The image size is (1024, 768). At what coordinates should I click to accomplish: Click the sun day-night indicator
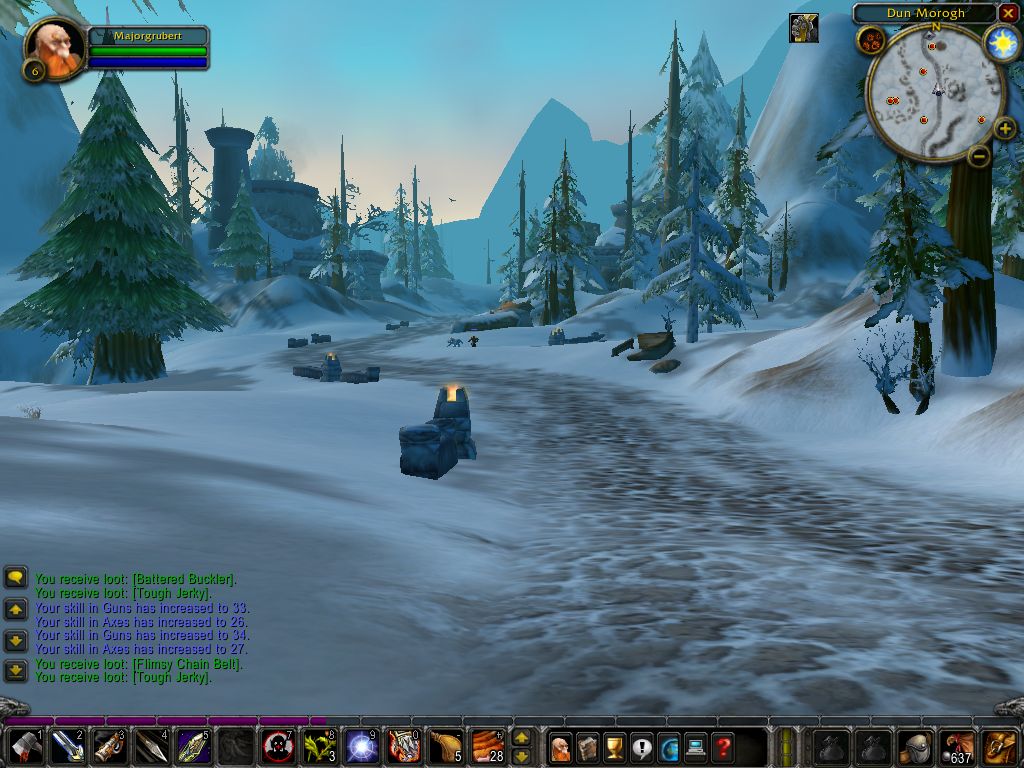click(1001, 43)
